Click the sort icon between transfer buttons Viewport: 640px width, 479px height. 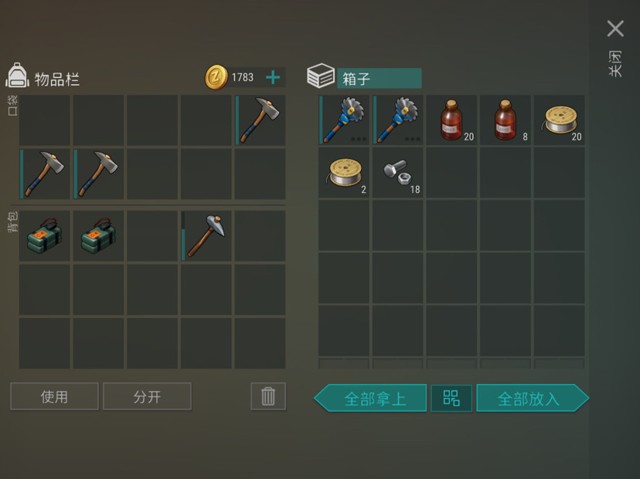(452, 398)
